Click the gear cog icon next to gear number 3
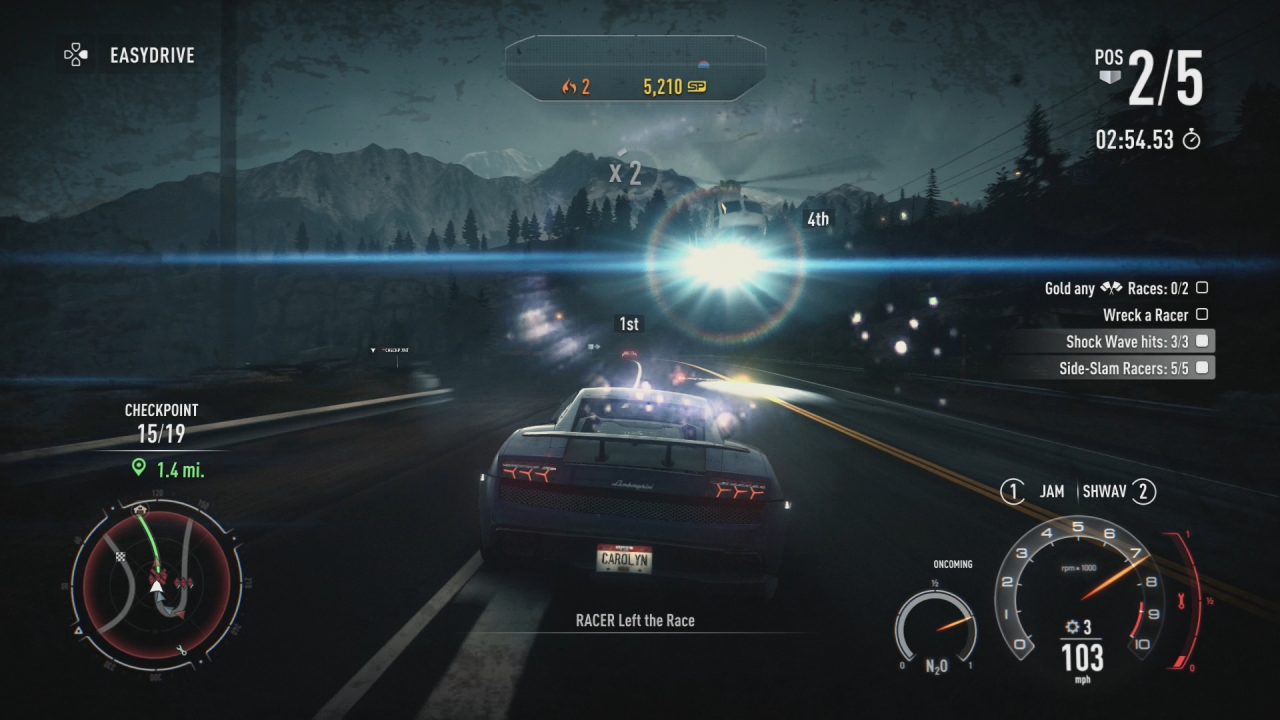The width and height of the screenshot is (1280, 720). 1072,625
